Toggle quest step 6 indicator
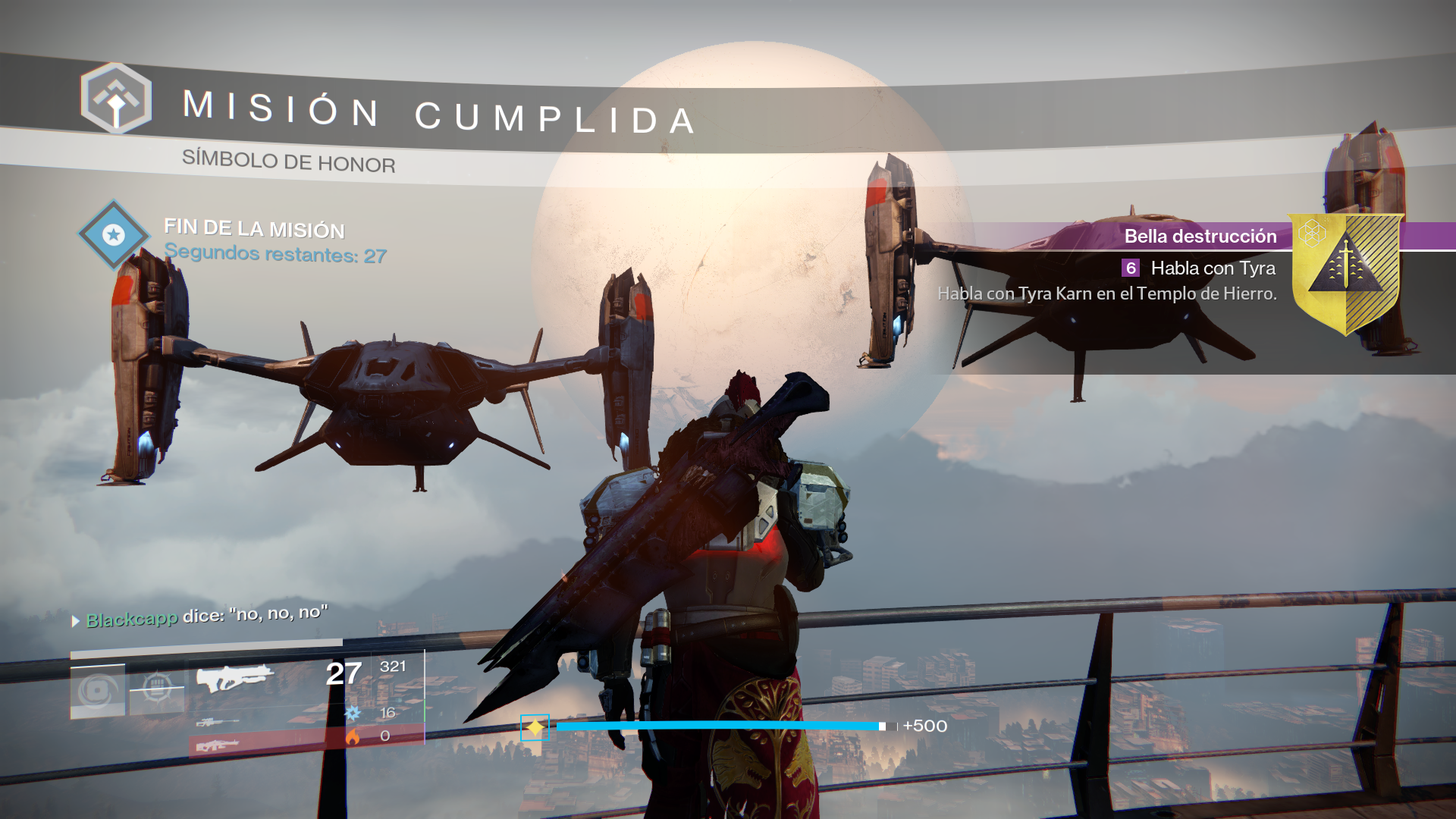 tap(1131, 268)
